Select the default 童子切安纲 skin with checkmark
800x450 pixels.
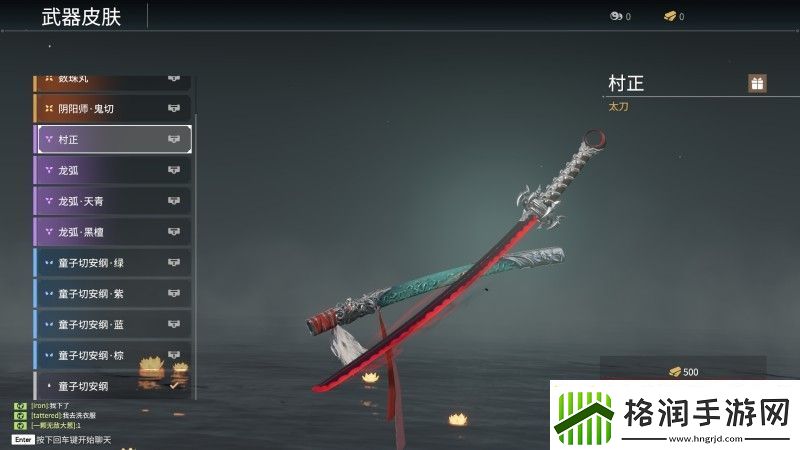point(113,385)
